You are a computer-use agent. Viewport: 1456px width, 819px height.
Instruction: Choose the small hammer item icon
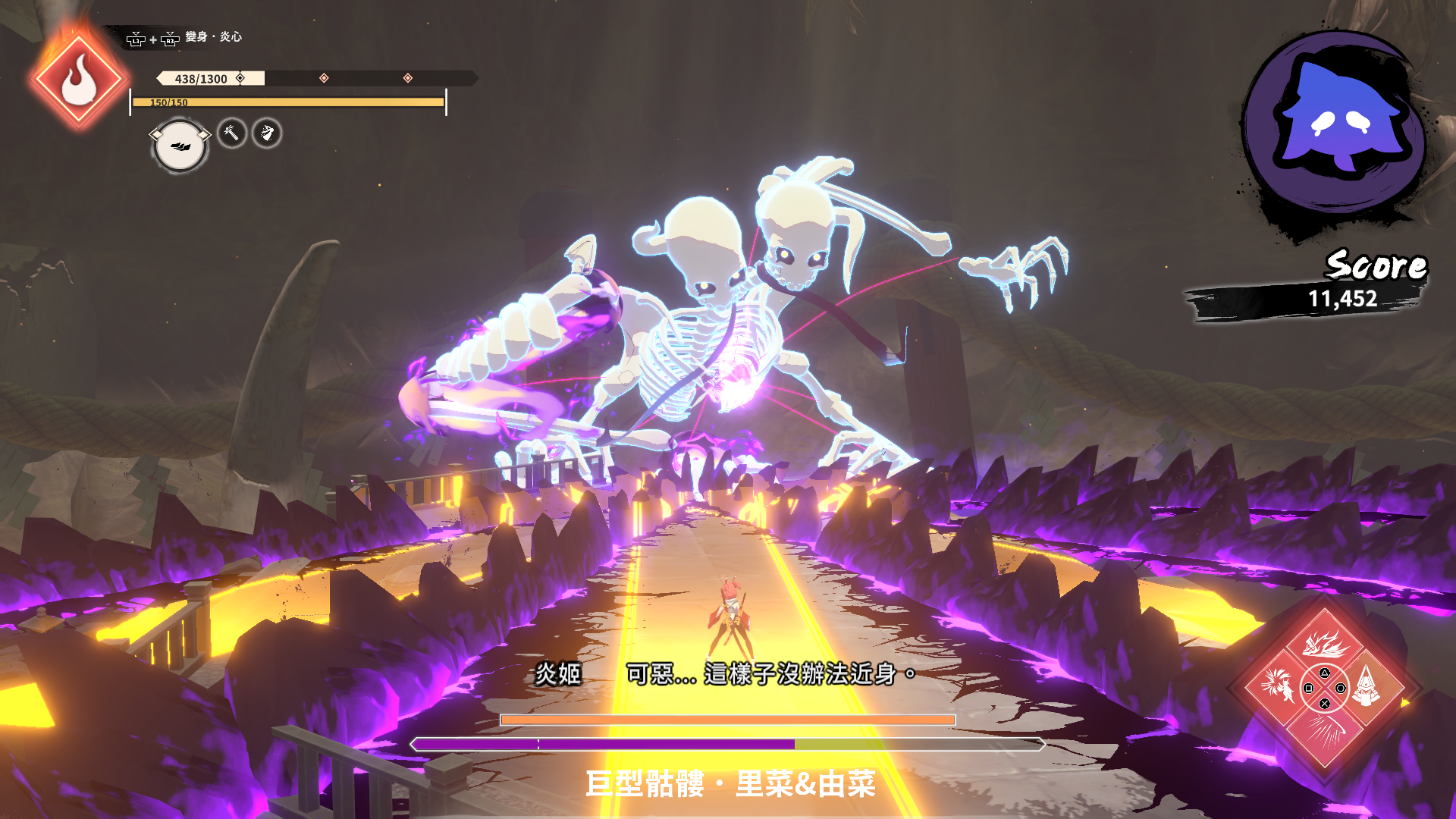[232, 133]
